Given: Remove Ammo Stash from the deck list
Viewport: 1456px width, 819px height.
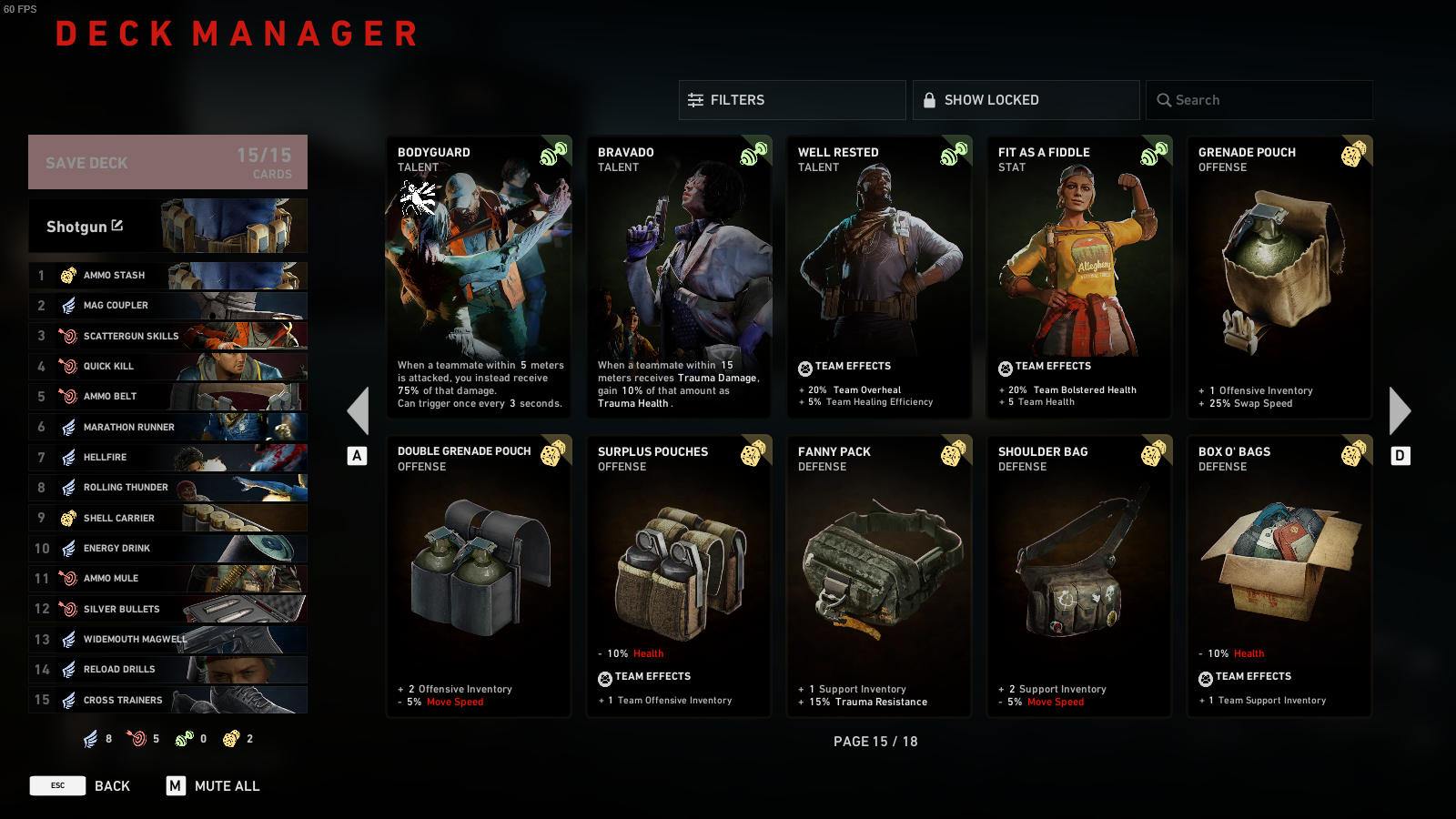Looking at the screenshot, I should point(168,275).
